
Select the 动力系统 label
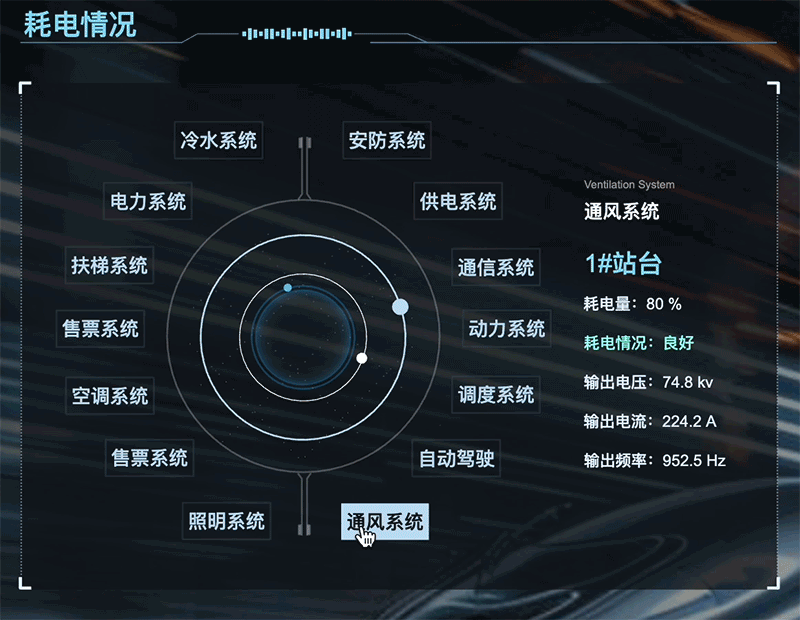[x=507, y=328]
